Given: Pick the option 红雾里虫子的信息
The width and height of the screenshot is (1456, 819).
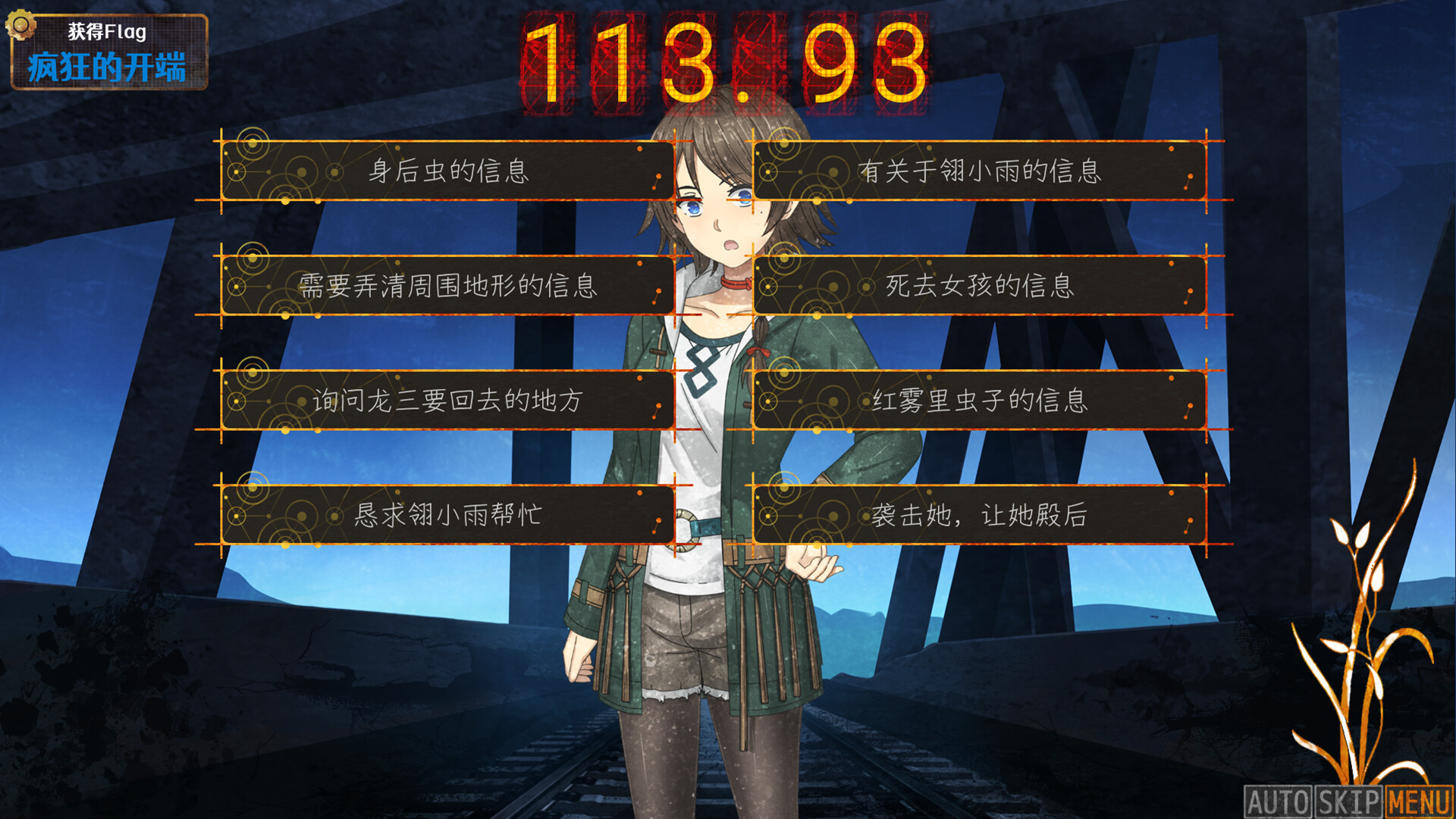Looking at the screenshot, I should pos(982,402).
